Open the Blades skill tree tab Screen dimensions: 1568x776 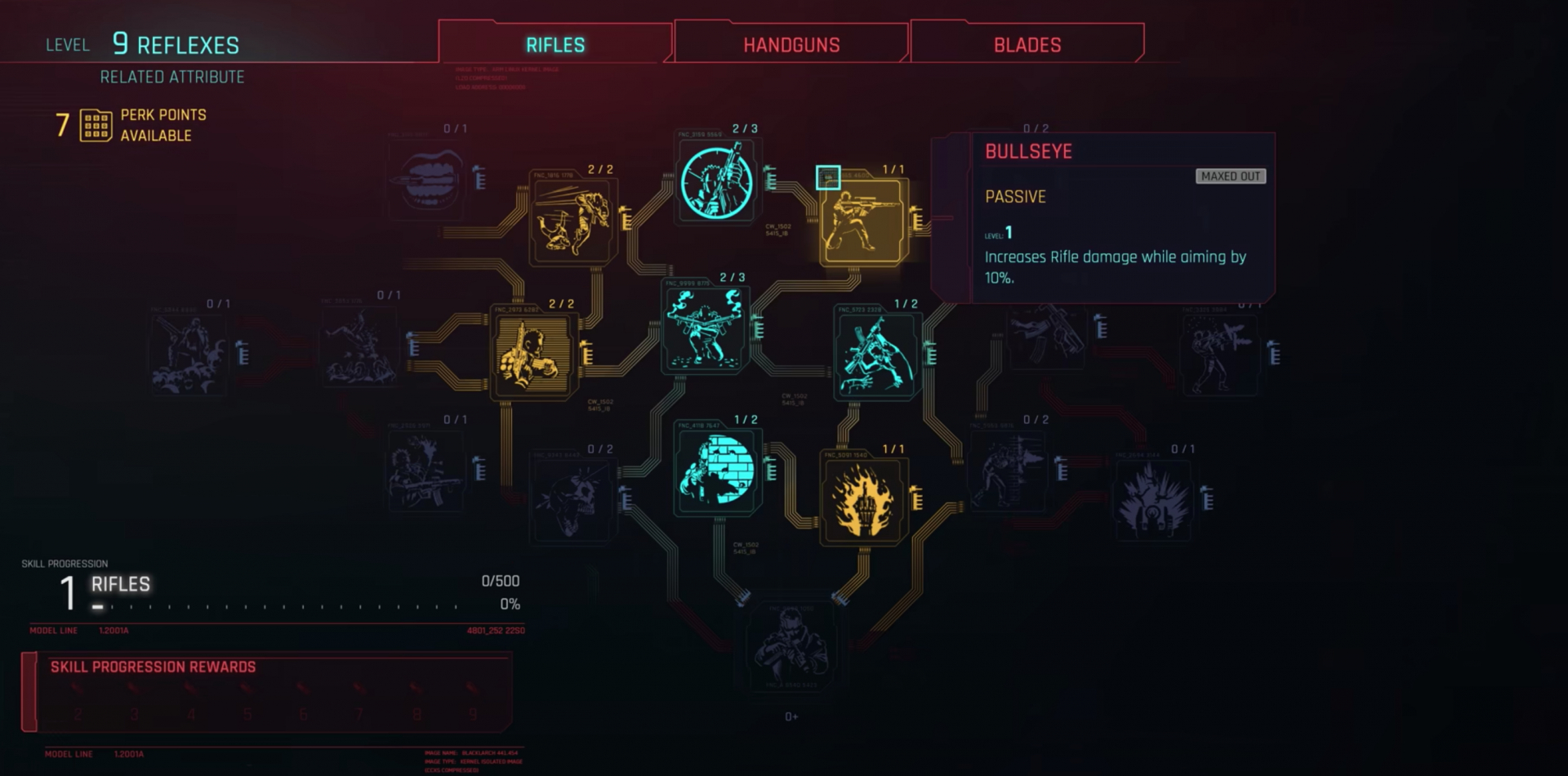(x=1026, y=43)
